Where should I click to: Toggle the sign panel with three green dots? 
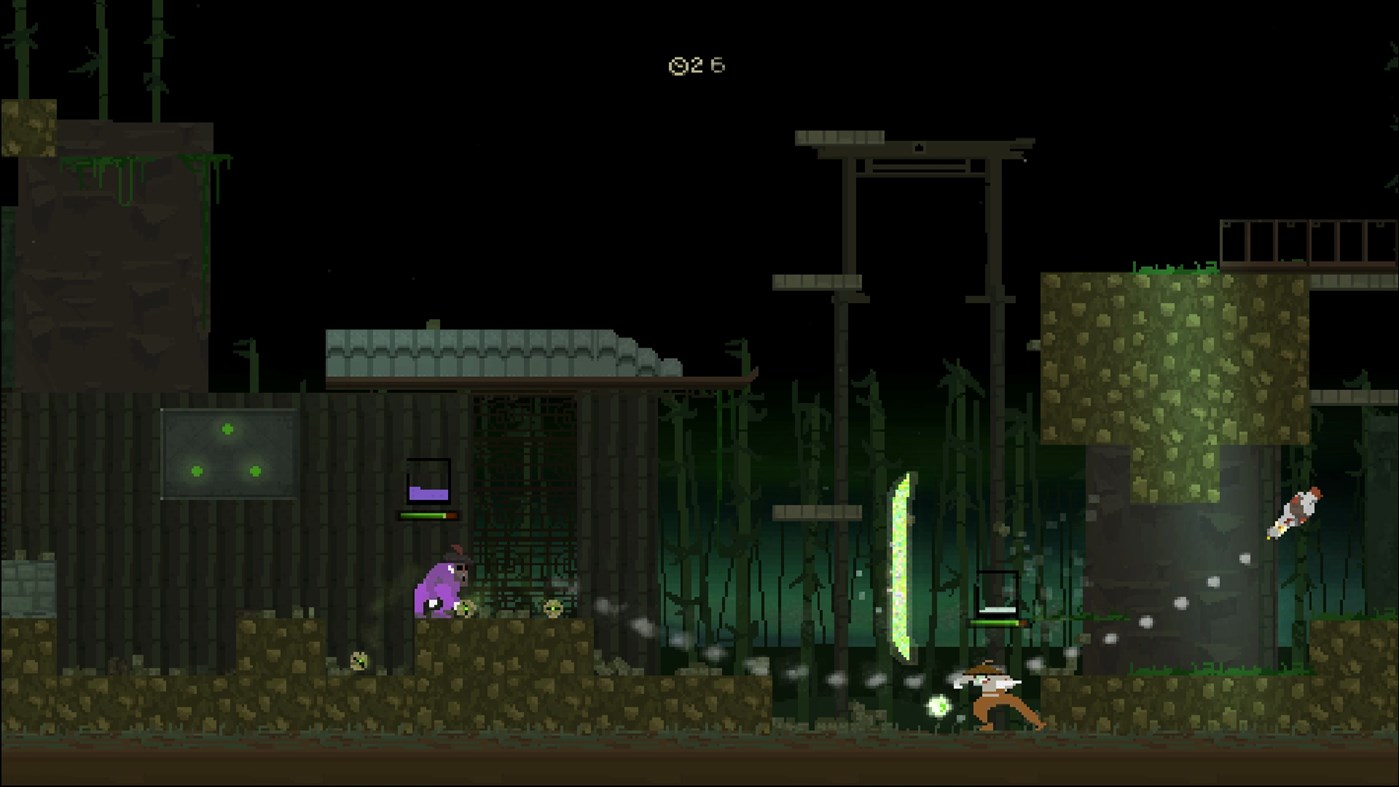(x=227, y=452)
